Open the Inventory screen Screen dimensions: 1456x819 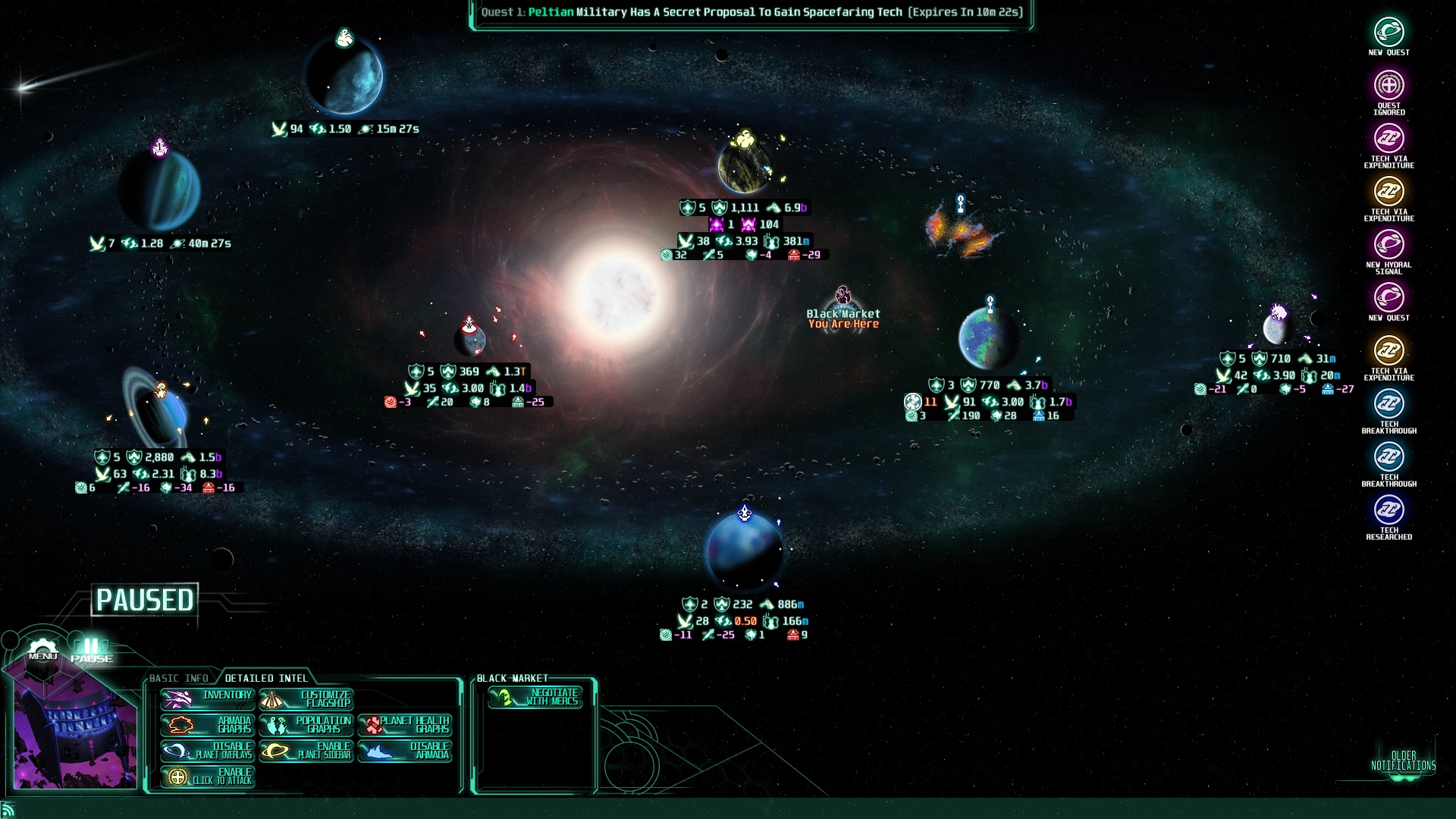point(208,699)
